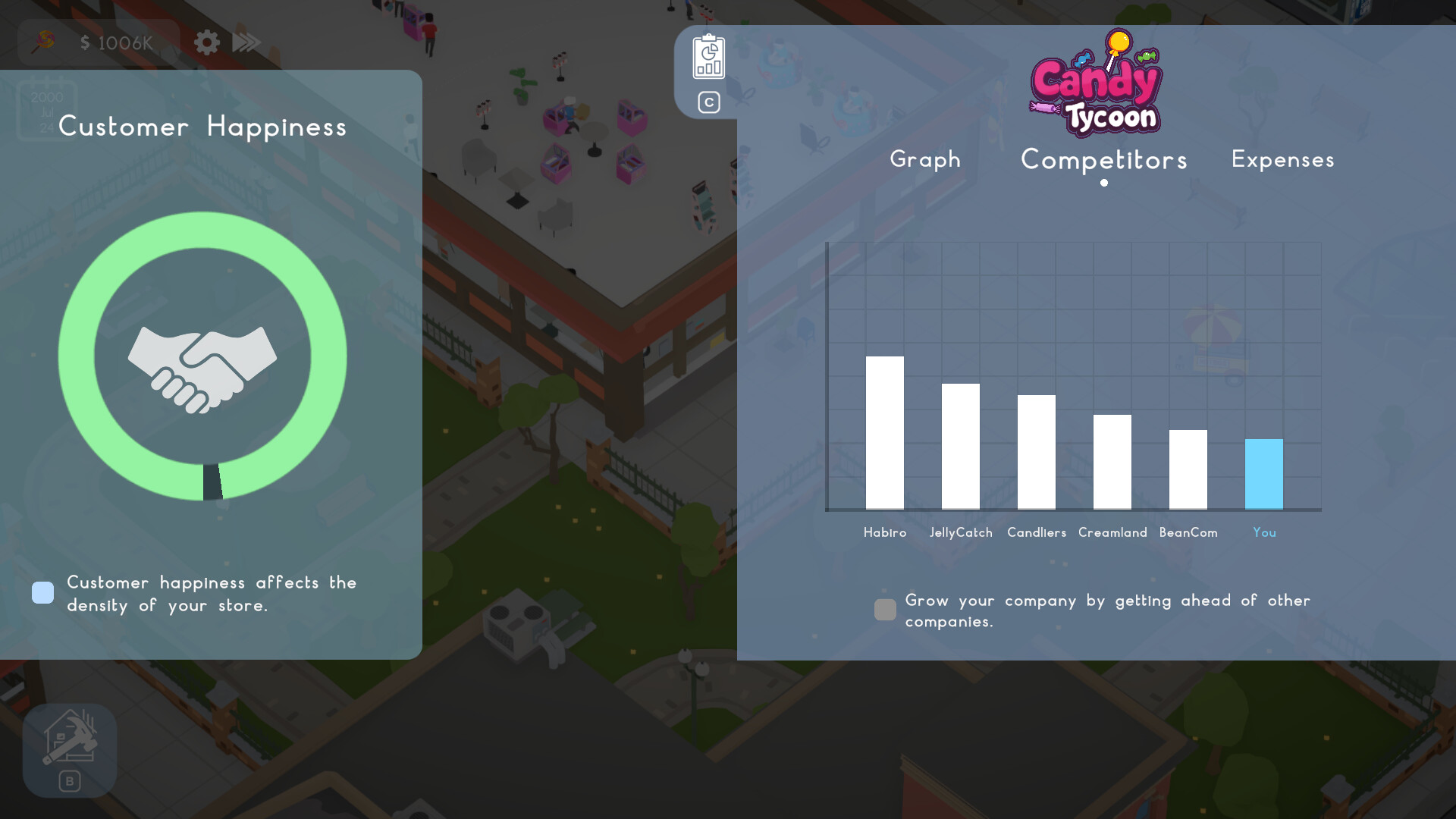Click the lollipop candy currency icon
The width and height of the screenshot is (1456, 819).
(43, 42)
